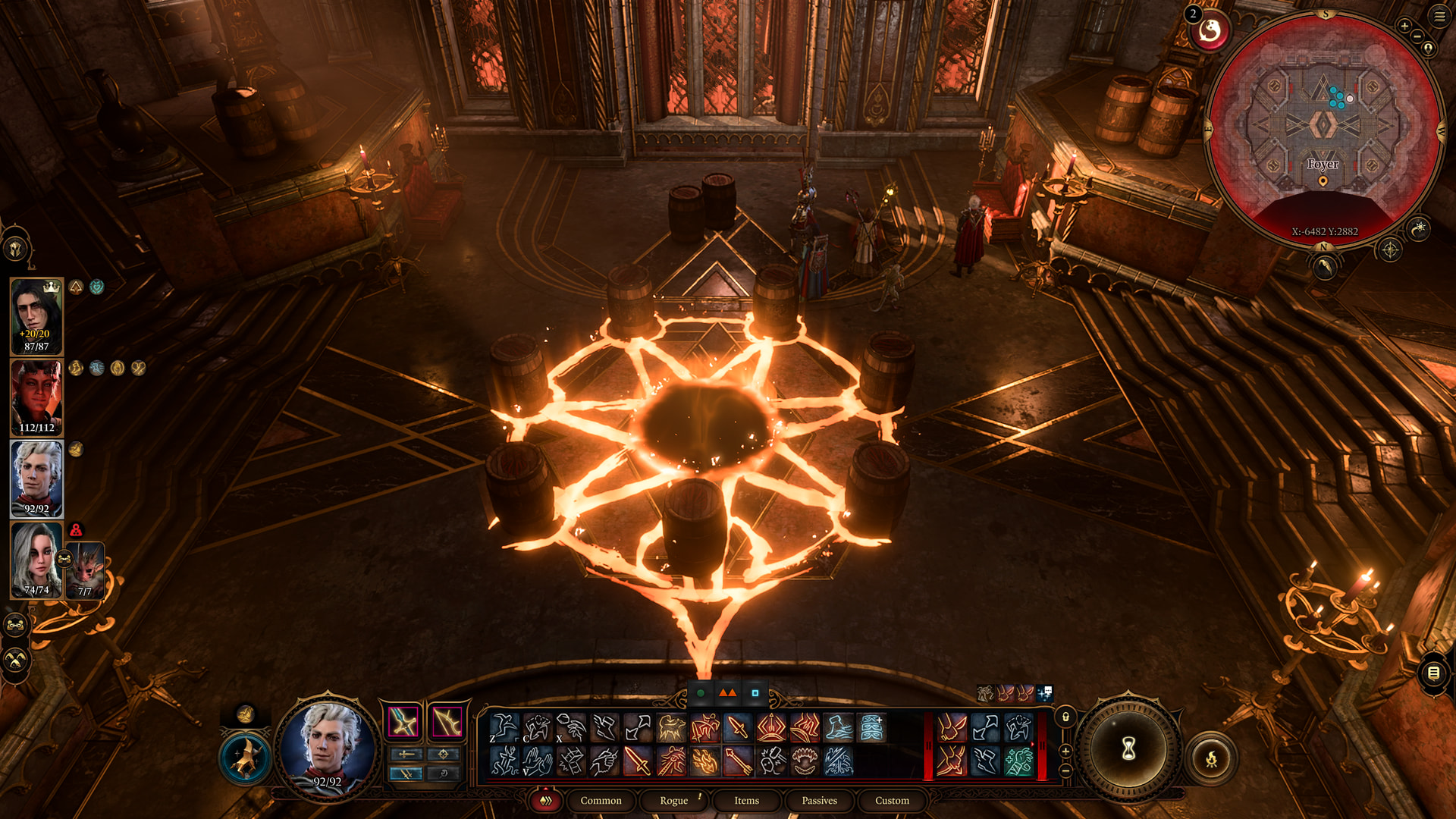
Task: Open the journal scroll button
Action: tap(1433, 673)
